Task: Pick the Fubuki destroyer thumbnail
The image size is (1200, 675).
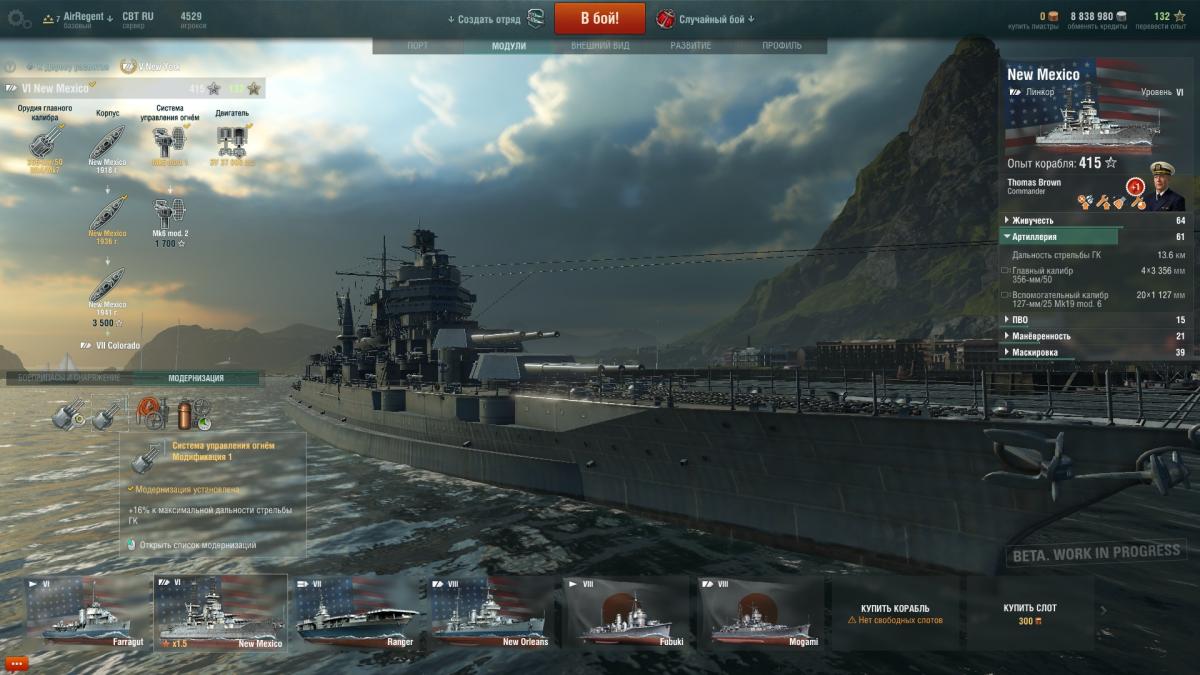Action: (x=627, y=611)
